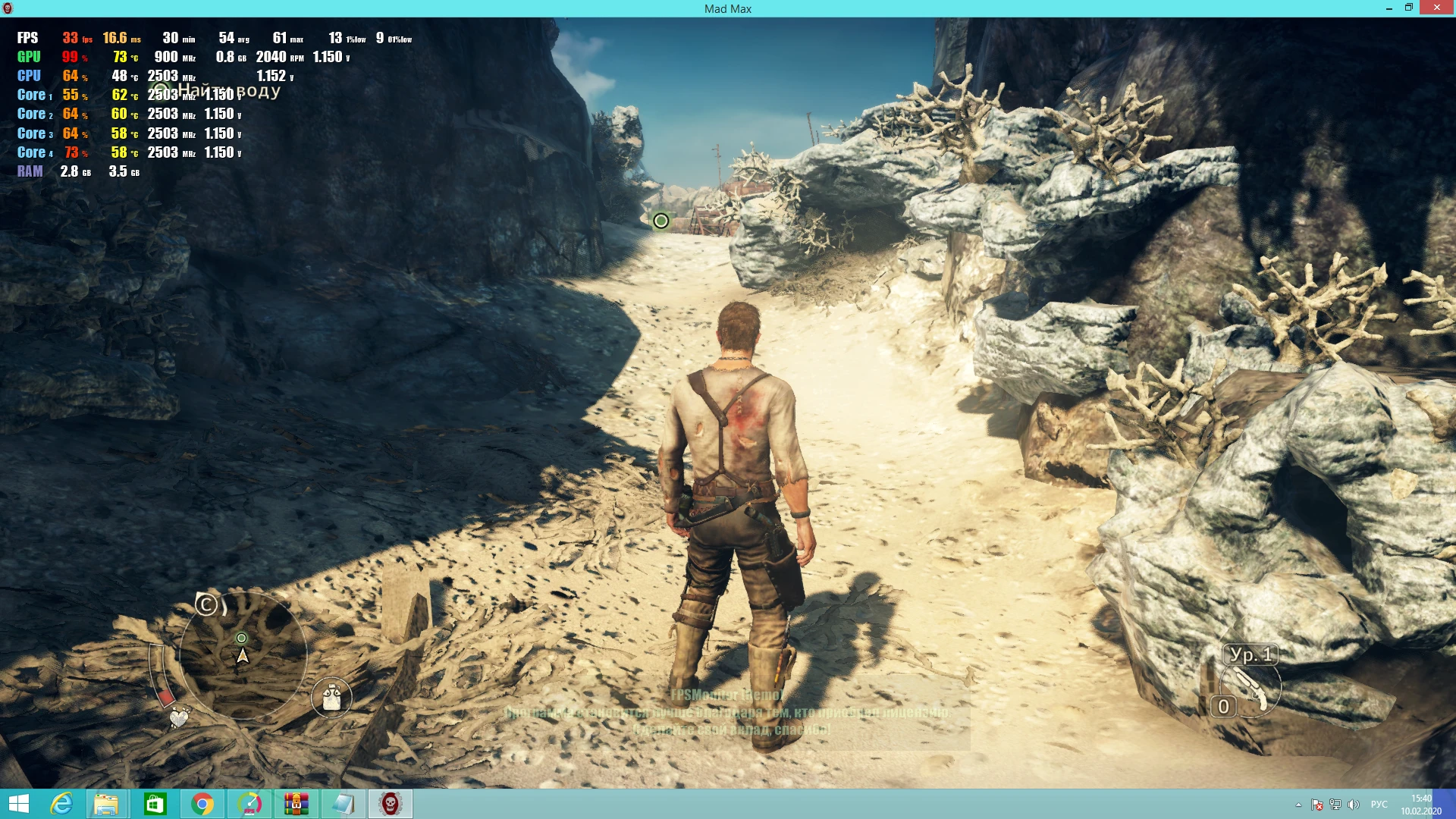Switch the РУС keyboard language indicator
The width and height of the screenshot is (1456, 819).
coord(1379,805)
